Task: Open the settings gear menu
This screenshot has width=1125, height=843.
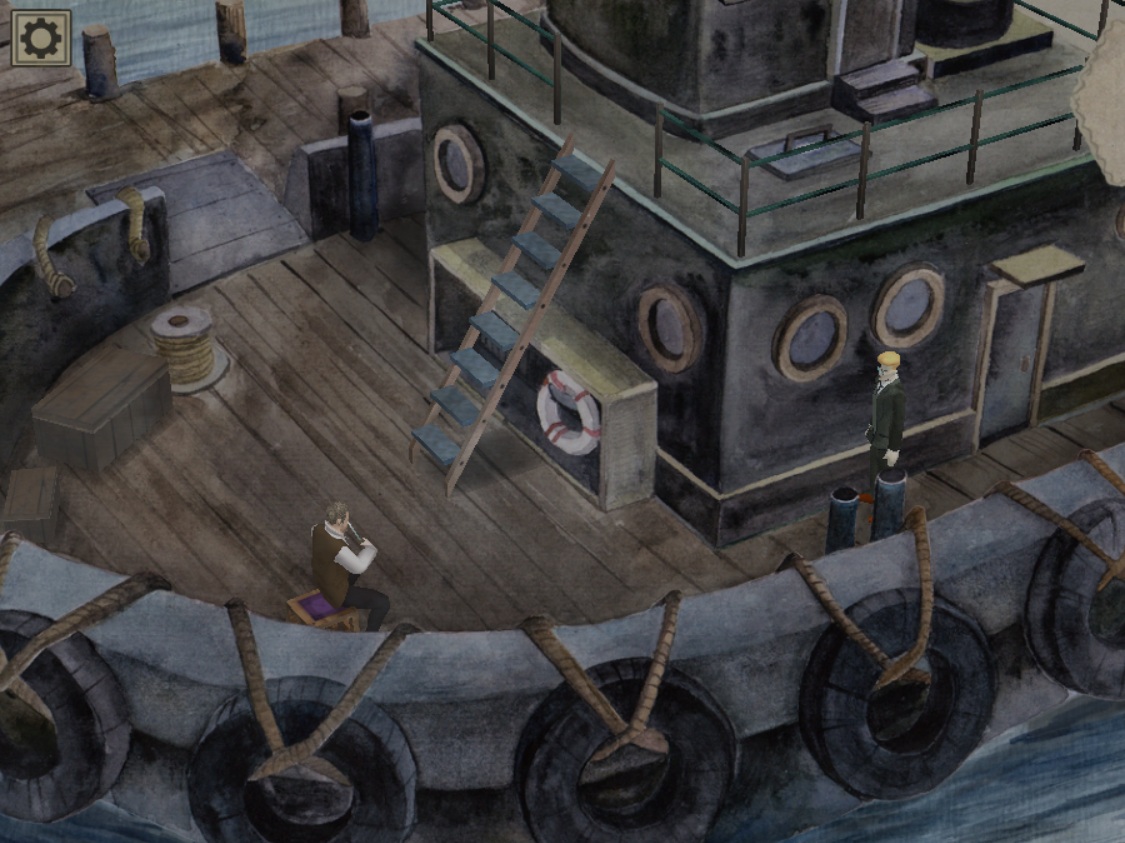Action: click(41, 38)
